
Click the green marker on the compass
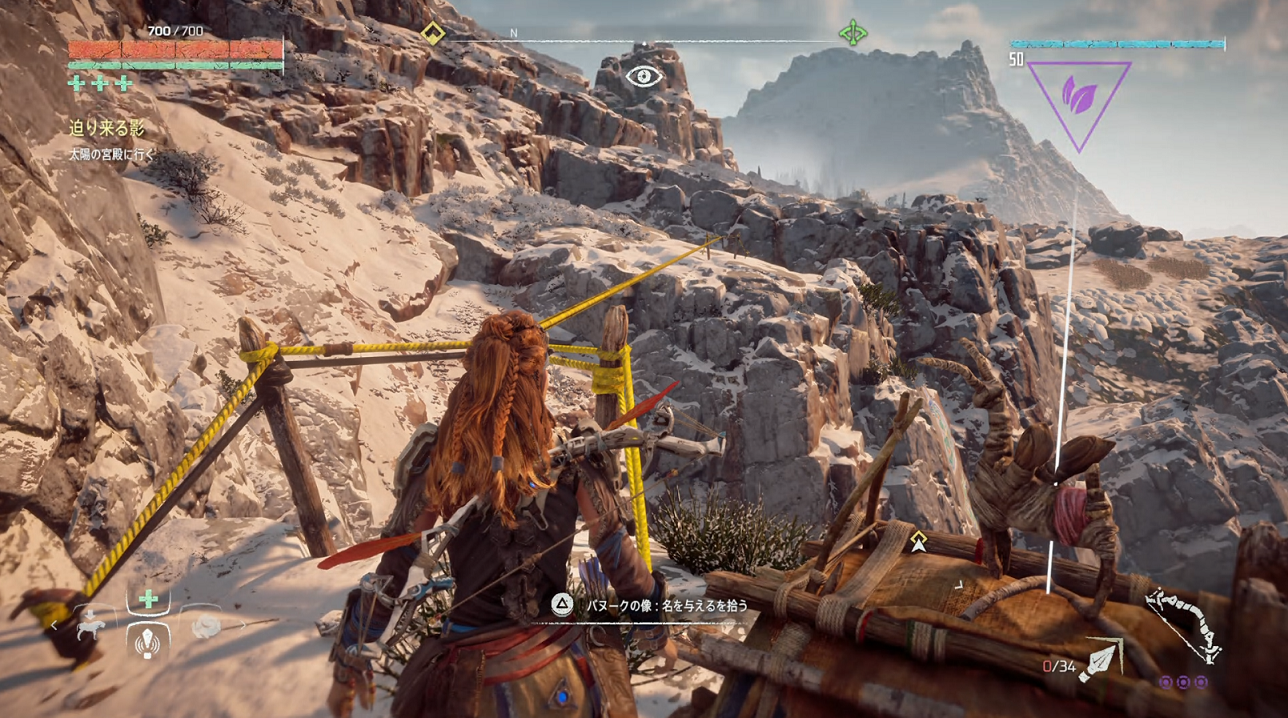pos(852,34)
